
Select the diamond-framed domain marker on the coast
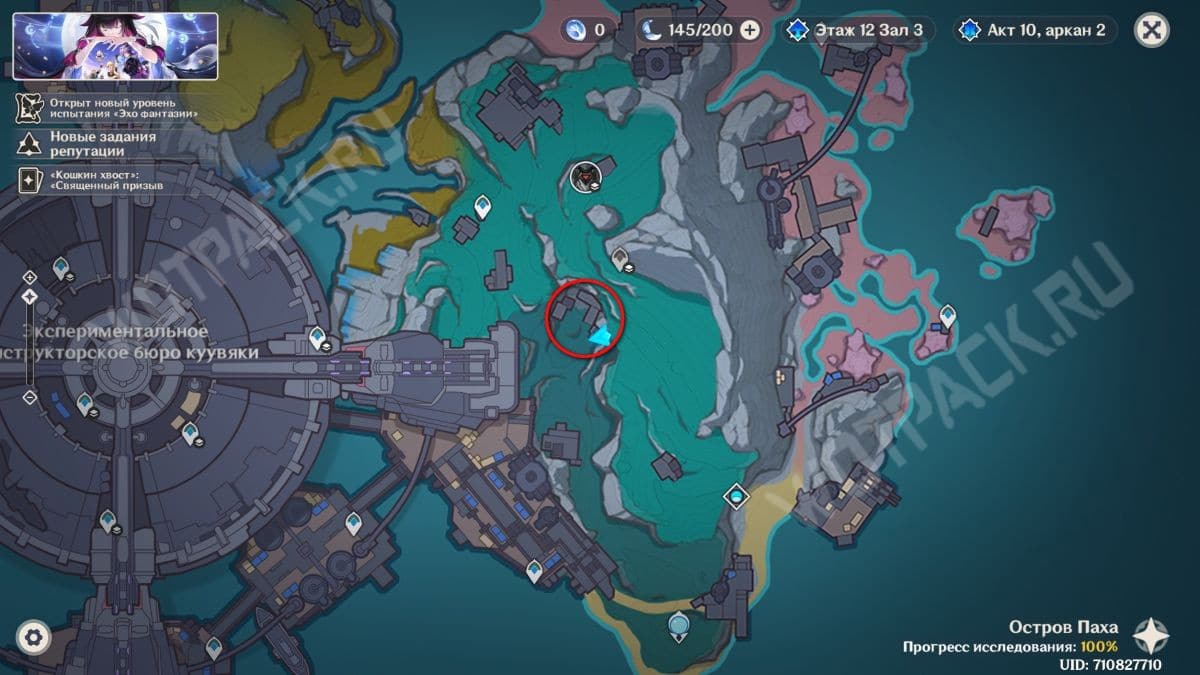click(x=737, y=496)
